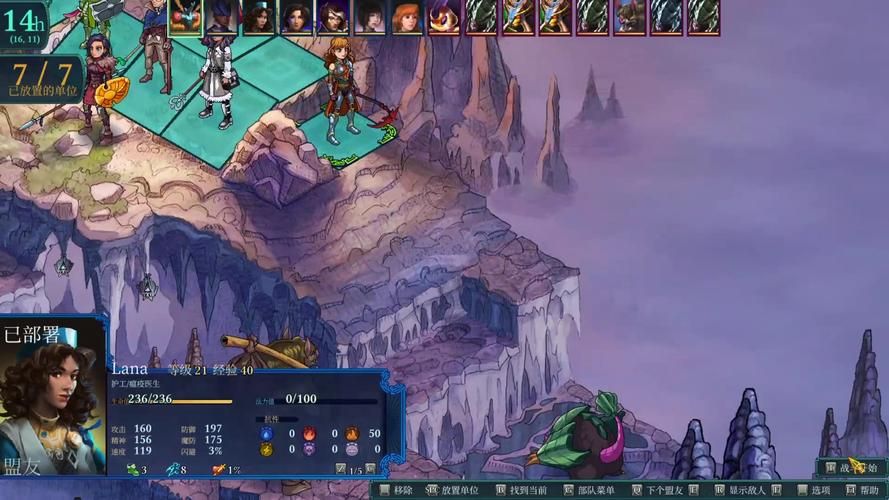Viewport: 889px width, 500px height.
Task: Click the 移除 remove unit button
Action: click(x=396, y=491)
